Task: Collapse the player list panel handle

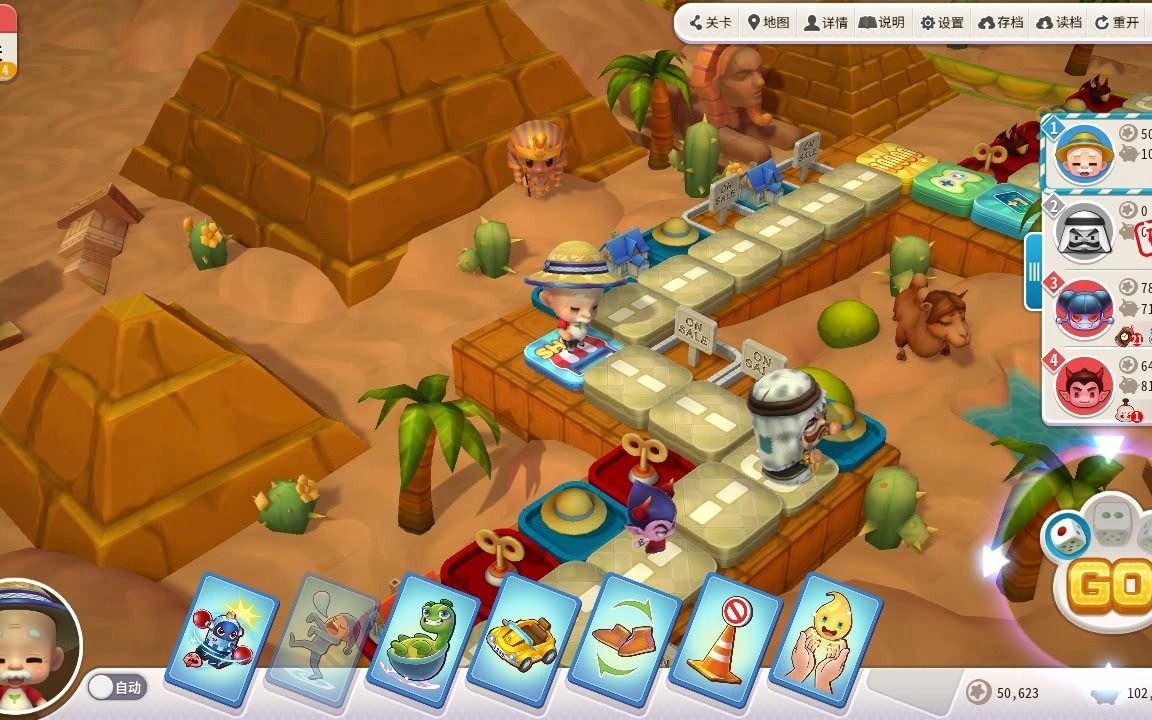Action: 1034,272
